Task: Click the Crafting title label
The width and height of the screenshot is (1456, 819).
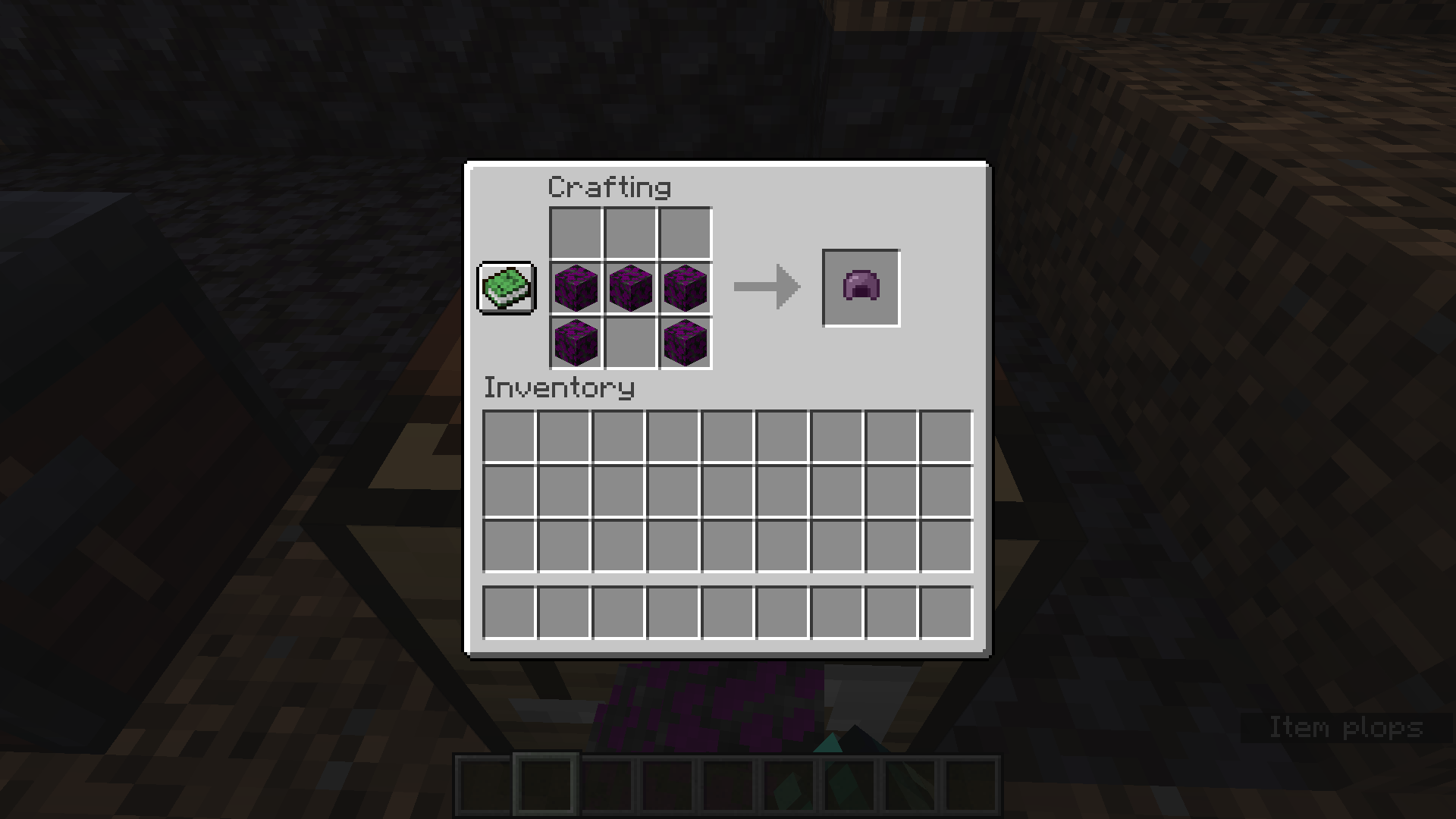Action: coord(610,187)
